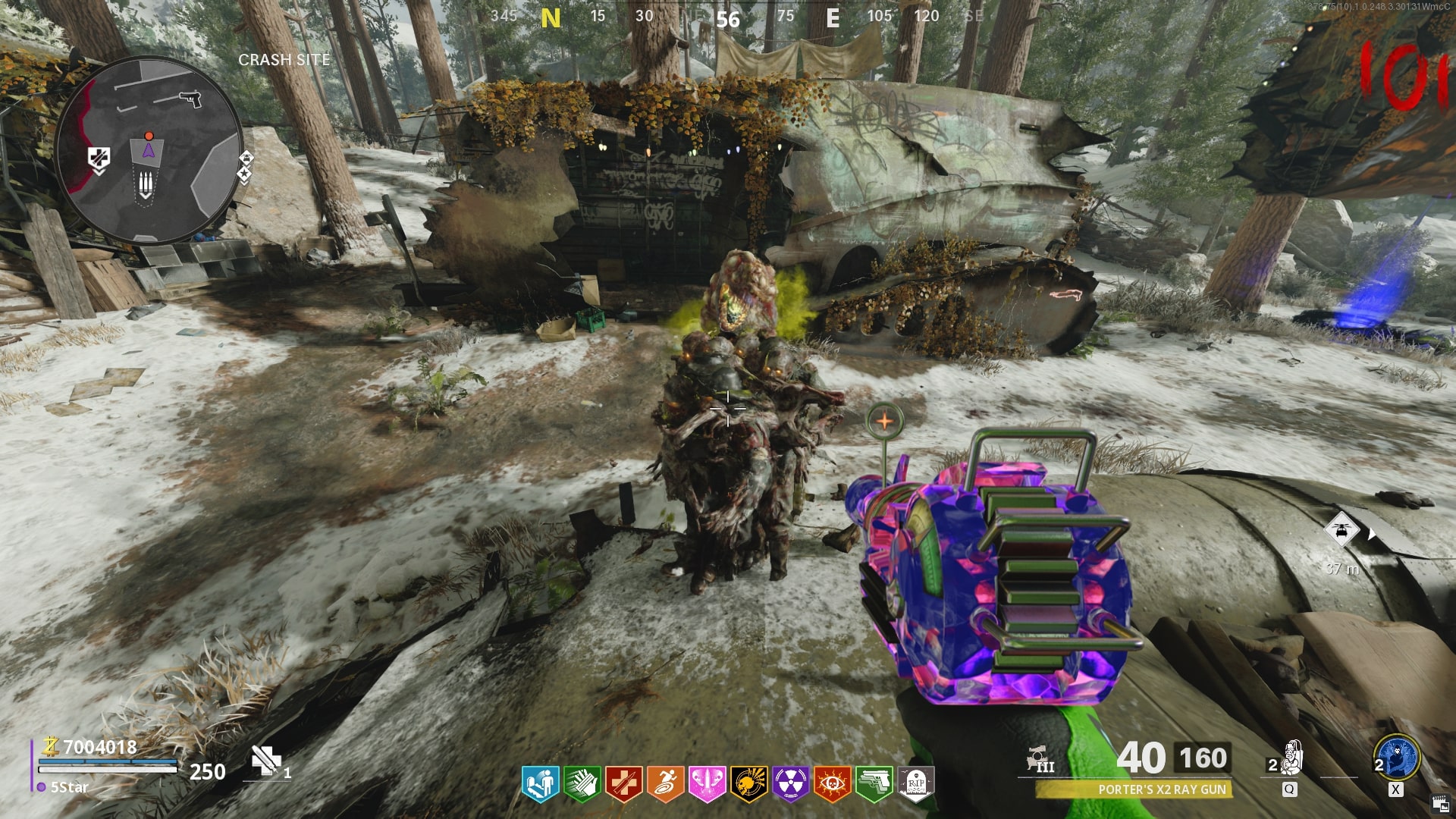Select the purple radiation symbol perk icon

(x=790, y=783)
